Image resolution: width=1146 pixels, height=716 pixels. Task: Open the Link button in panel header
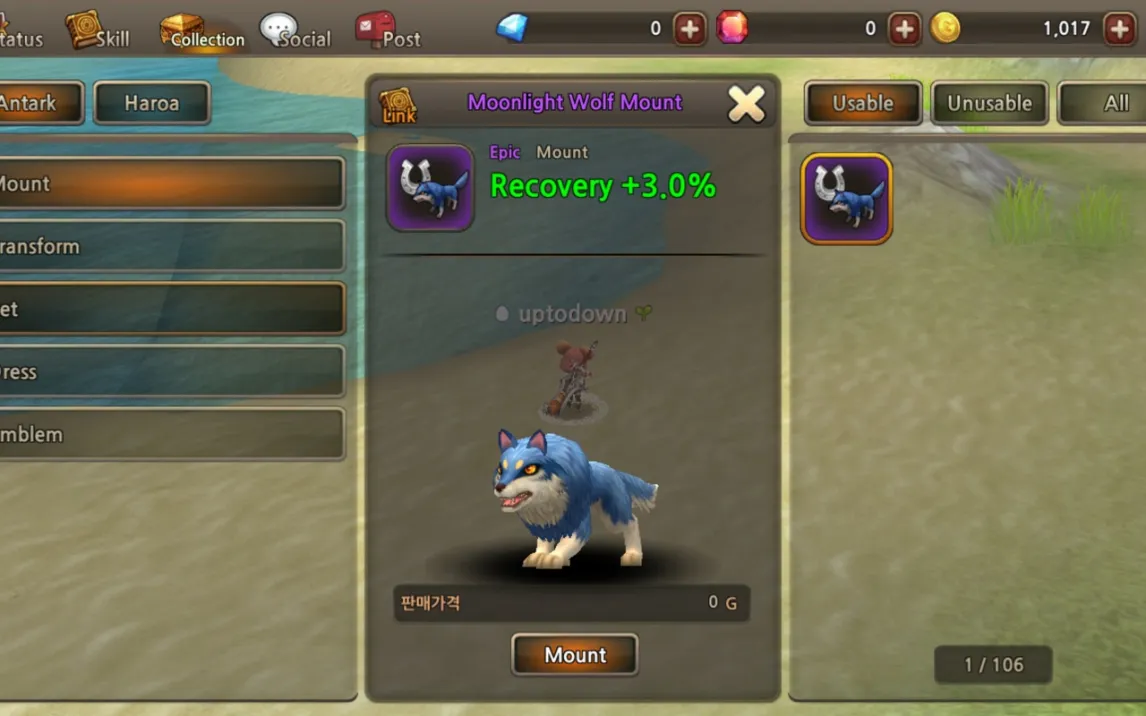pos(398,105)
